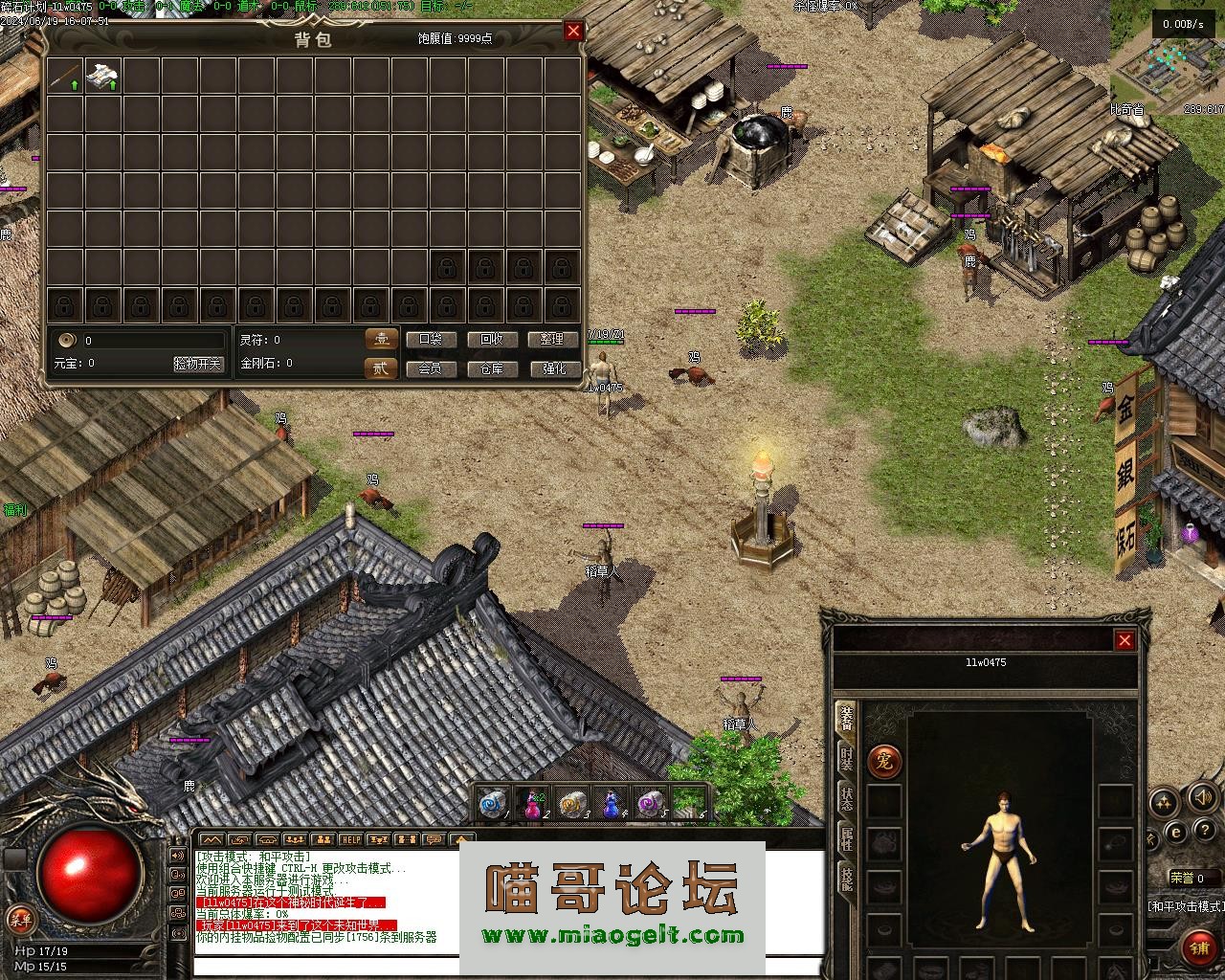Show the 属性 attributes tab
The image size is (1225, 980).
pos(846,838)
